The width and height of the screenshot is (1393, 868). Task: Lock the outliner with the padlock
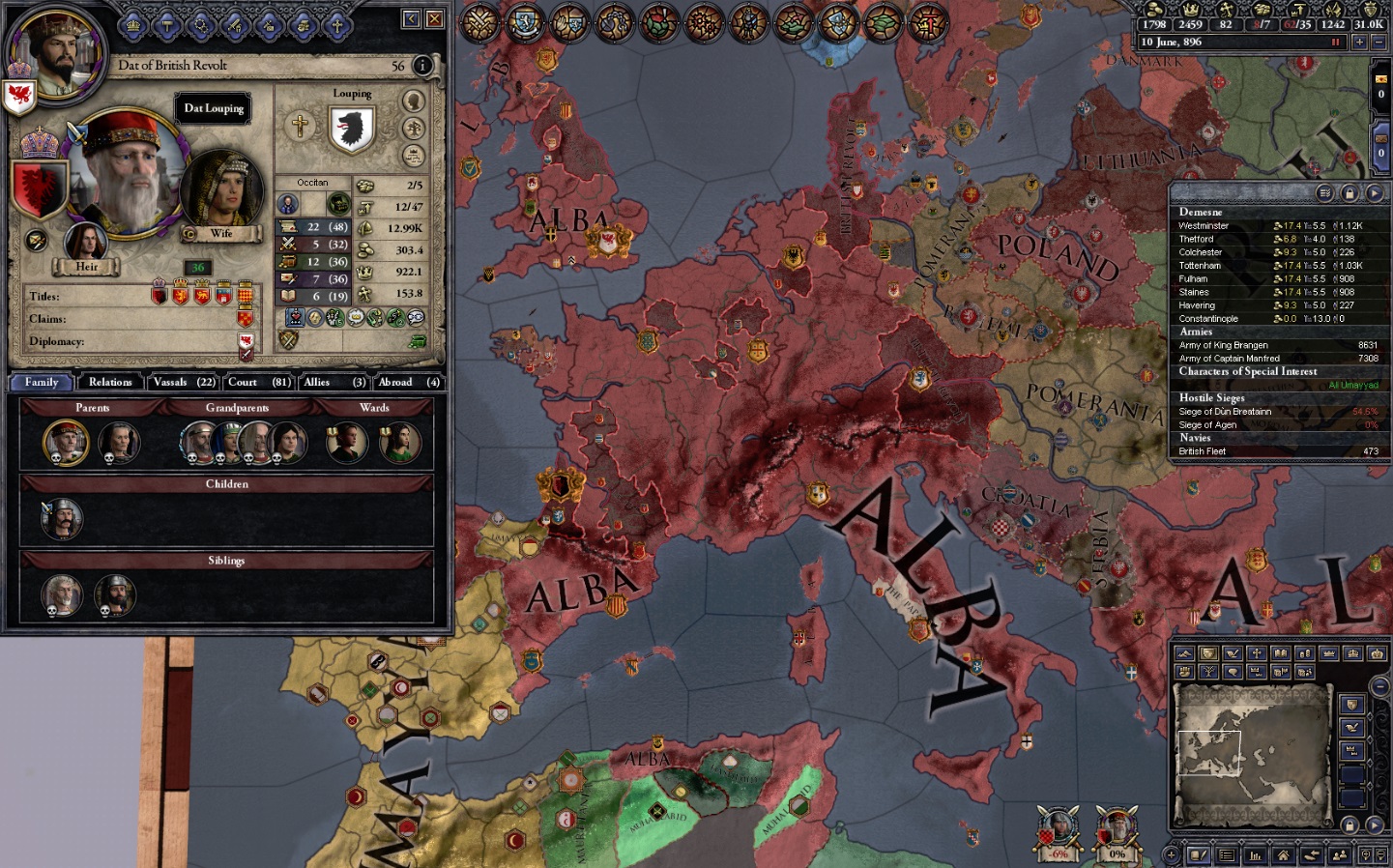pos(1350,193)
